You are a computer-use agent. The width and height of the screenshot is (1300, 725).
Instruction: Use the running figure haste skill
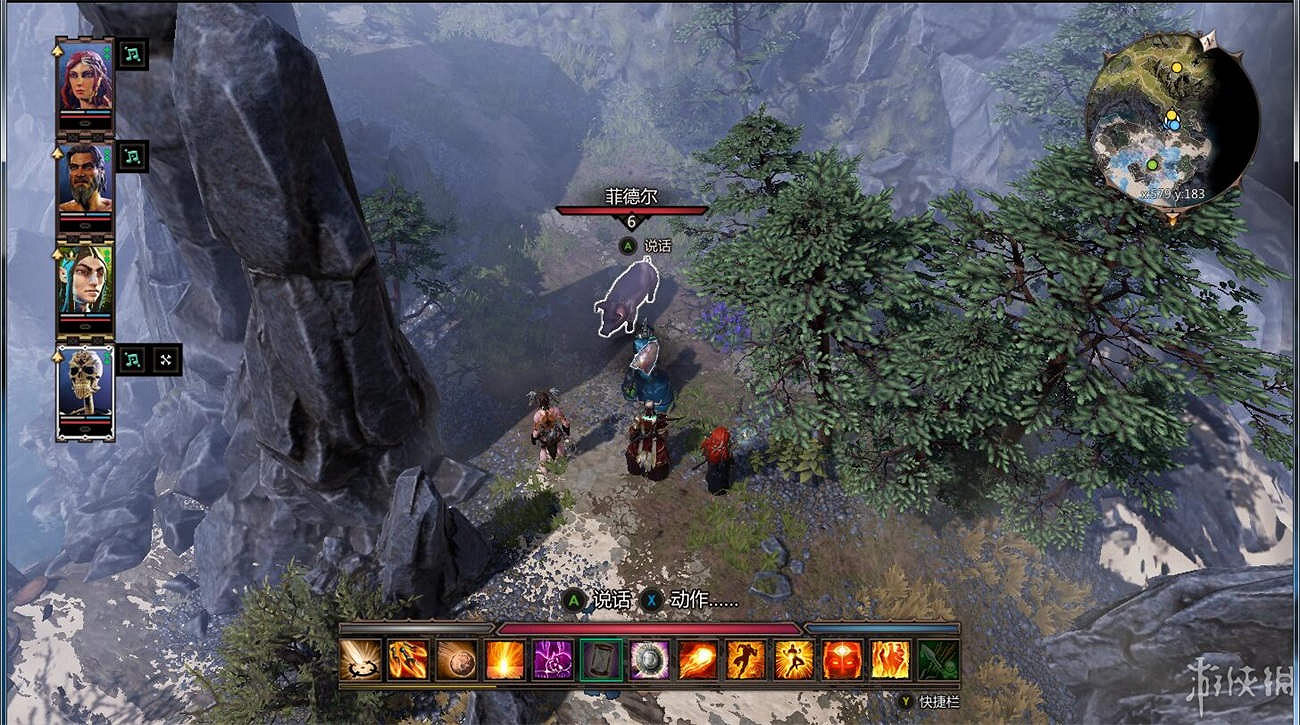pos(745,660)
